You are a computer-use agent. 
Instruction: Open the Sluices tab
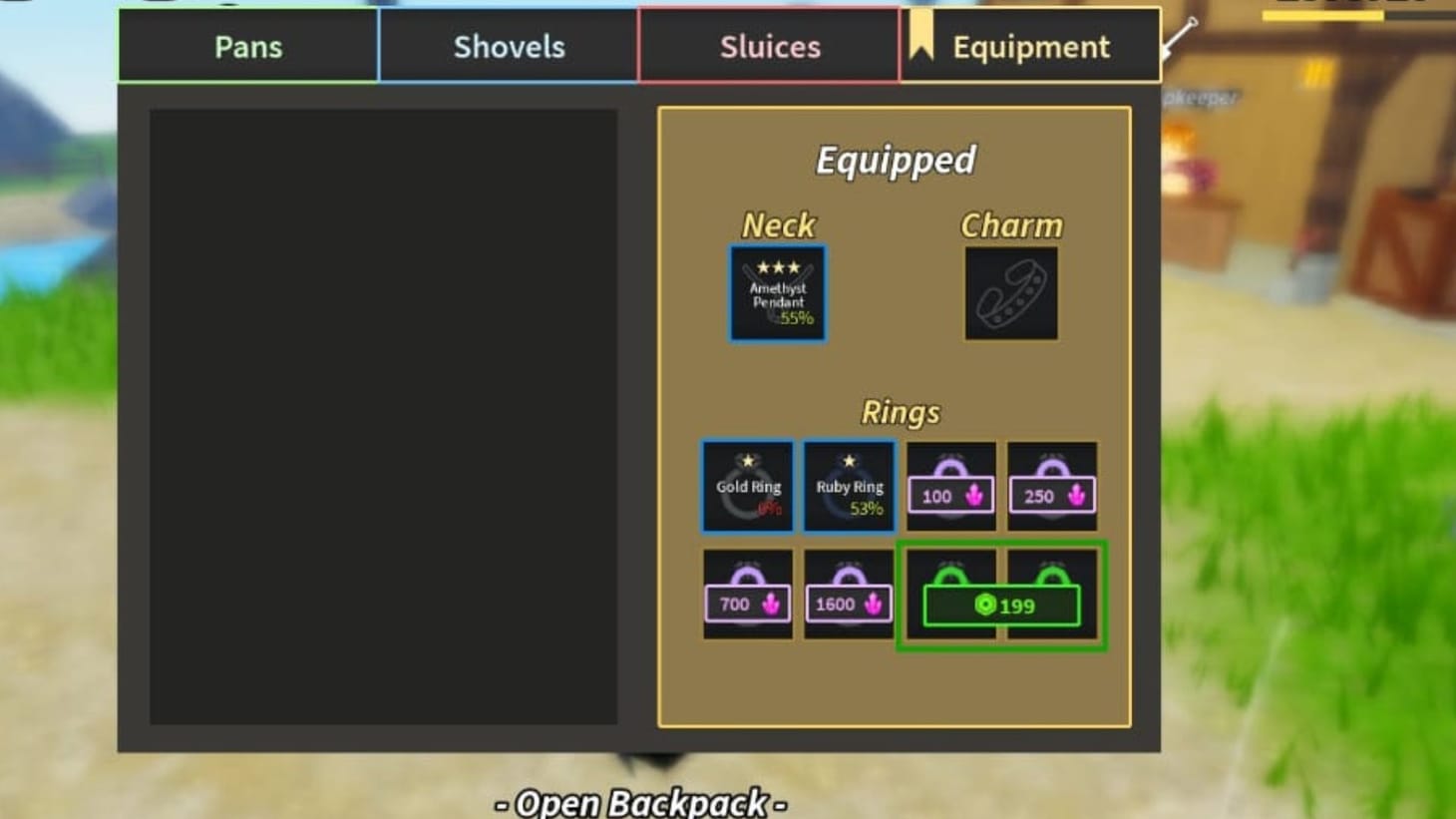[x=769, y=46]
